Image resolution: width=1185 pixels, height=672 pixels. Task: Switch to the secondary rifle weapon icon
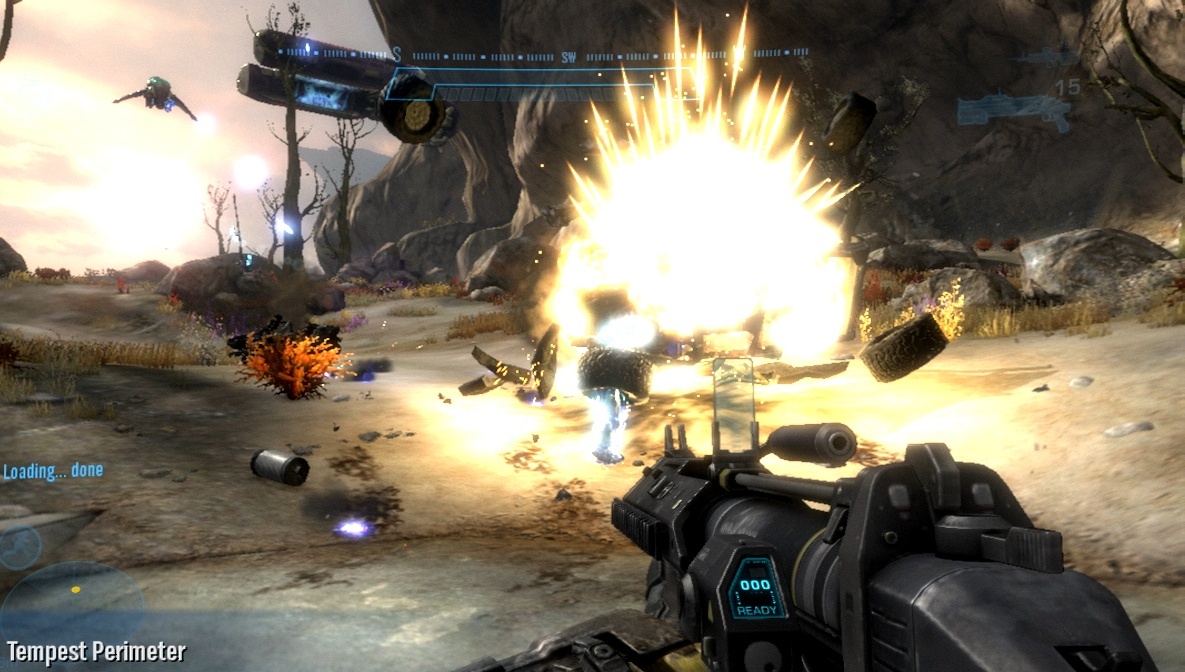click(x=1044, y=57)
